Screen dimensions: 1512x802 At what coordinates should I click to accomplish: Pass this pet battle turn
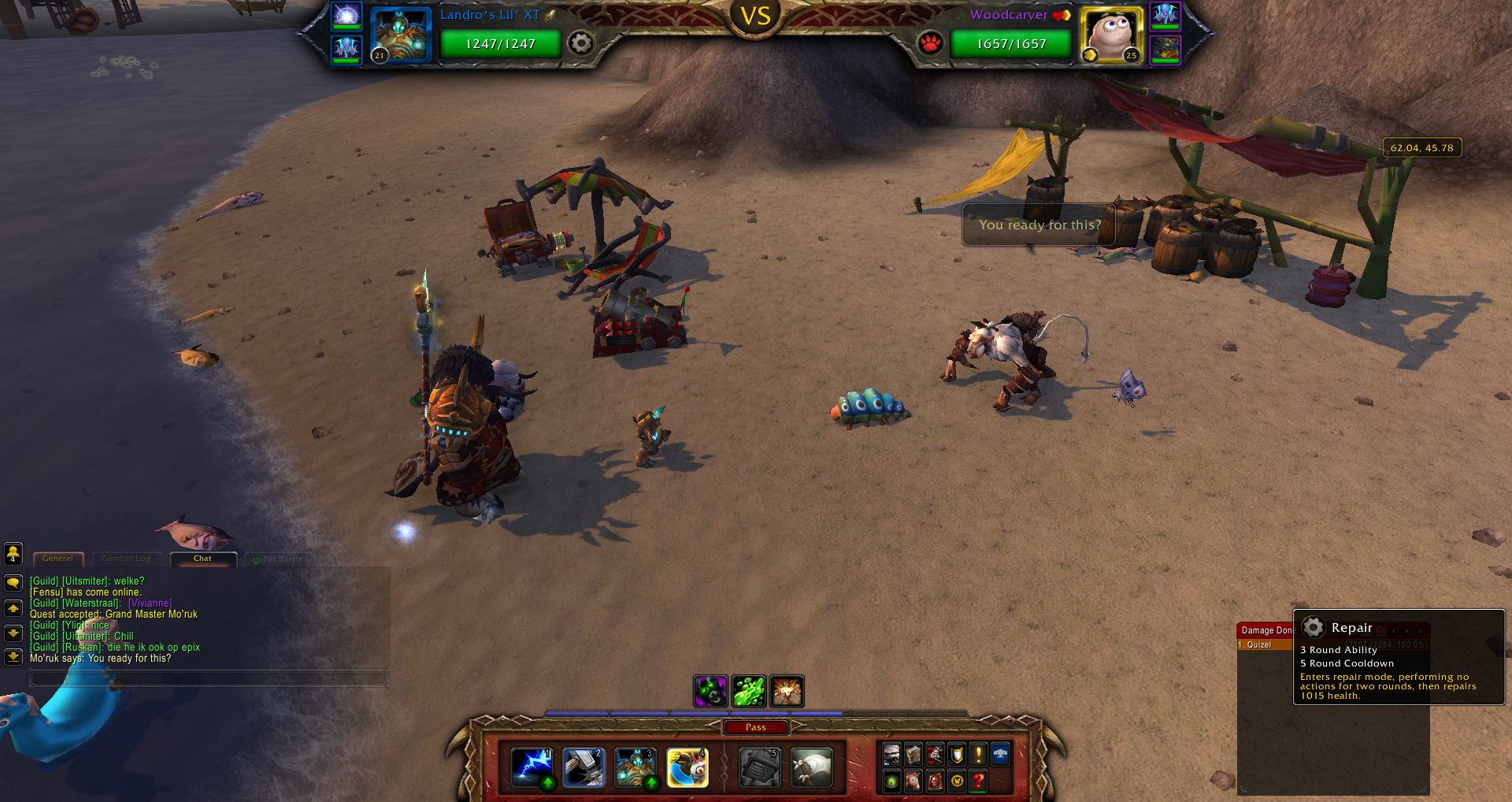click(755, 727)
